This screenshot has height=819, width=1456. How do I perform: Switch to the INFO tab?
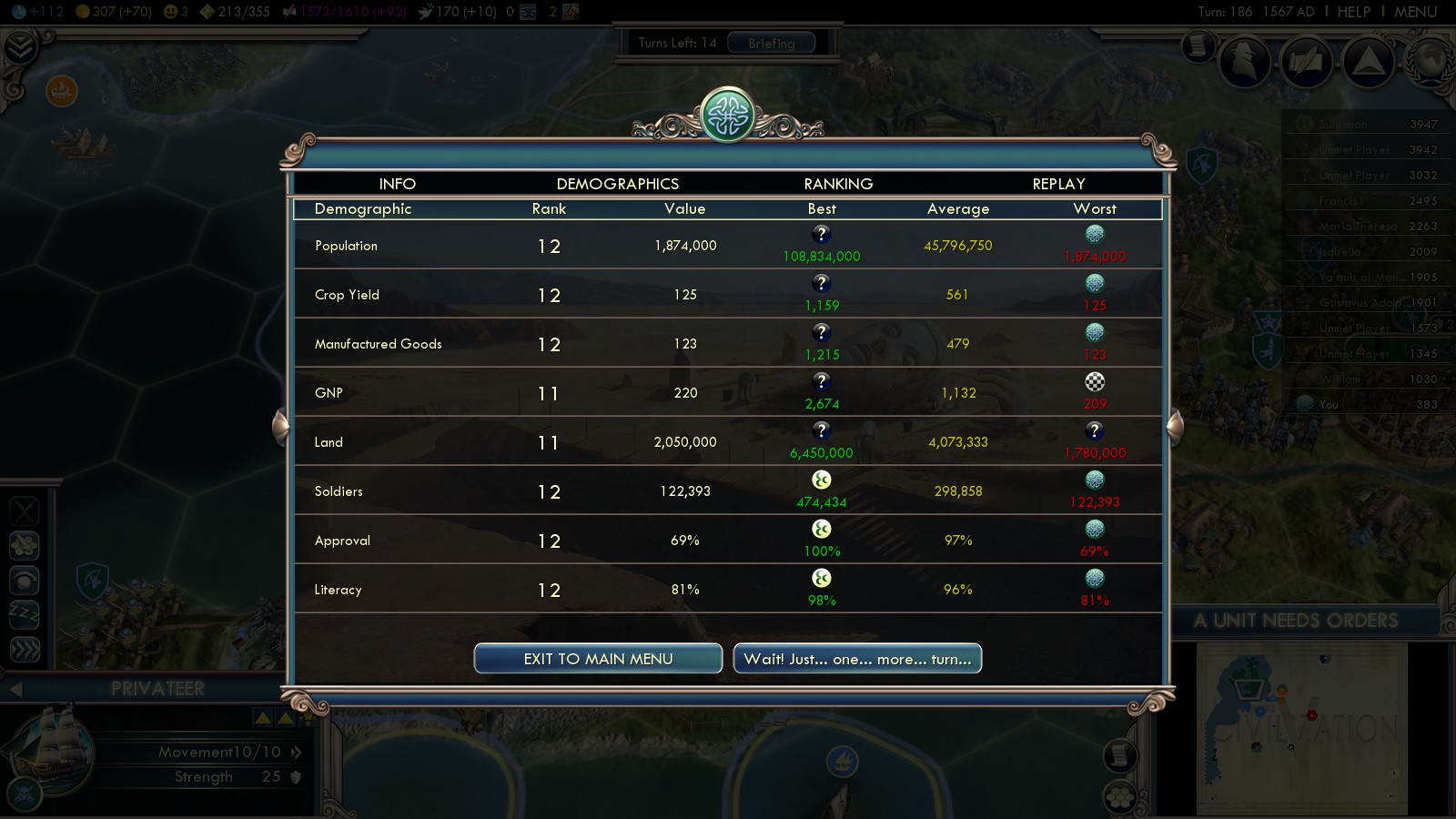(x=397, y=184)
